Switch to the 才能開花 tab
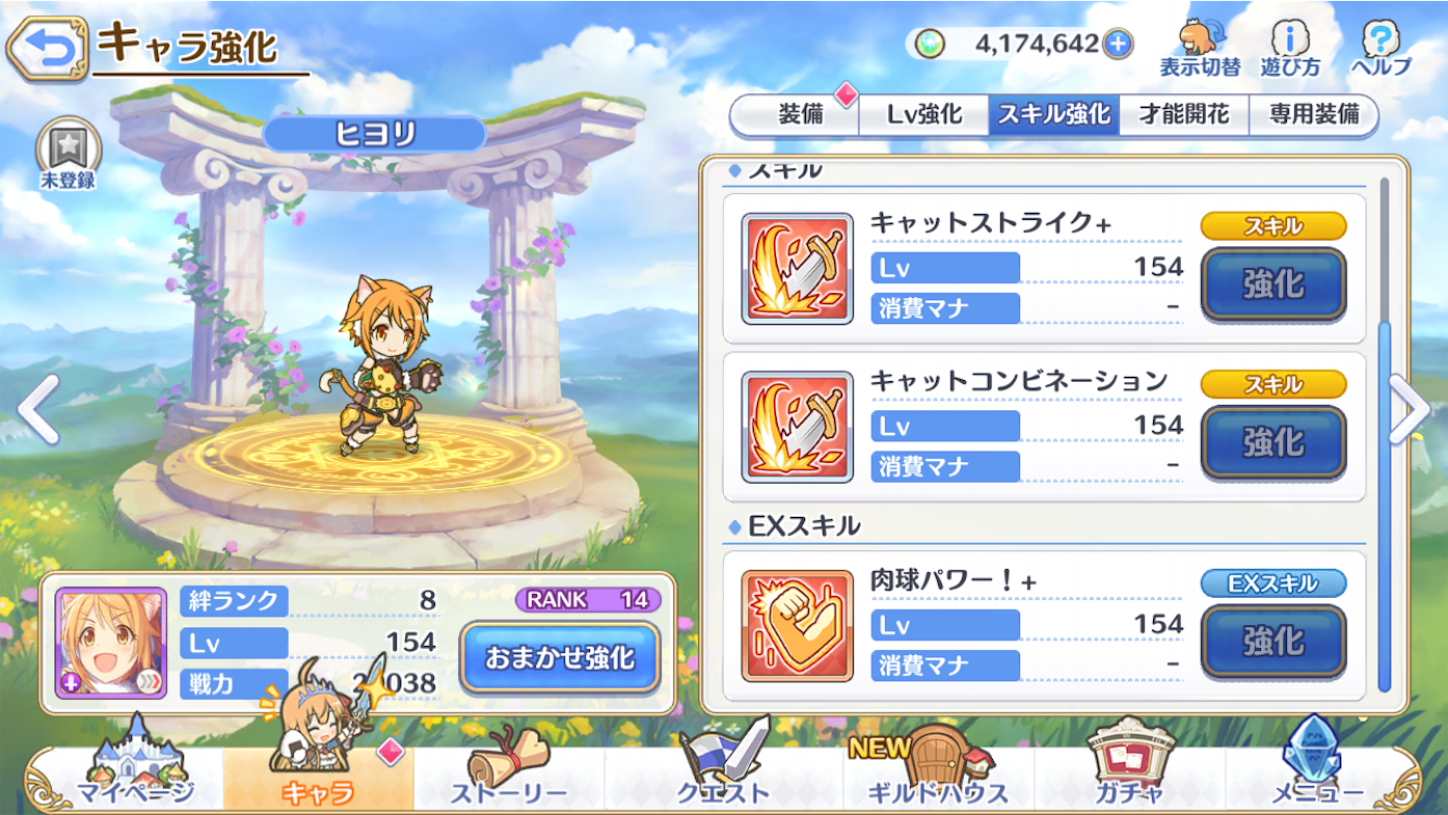This screenshot has width=1448, height=815. (x=1185, y=114)
